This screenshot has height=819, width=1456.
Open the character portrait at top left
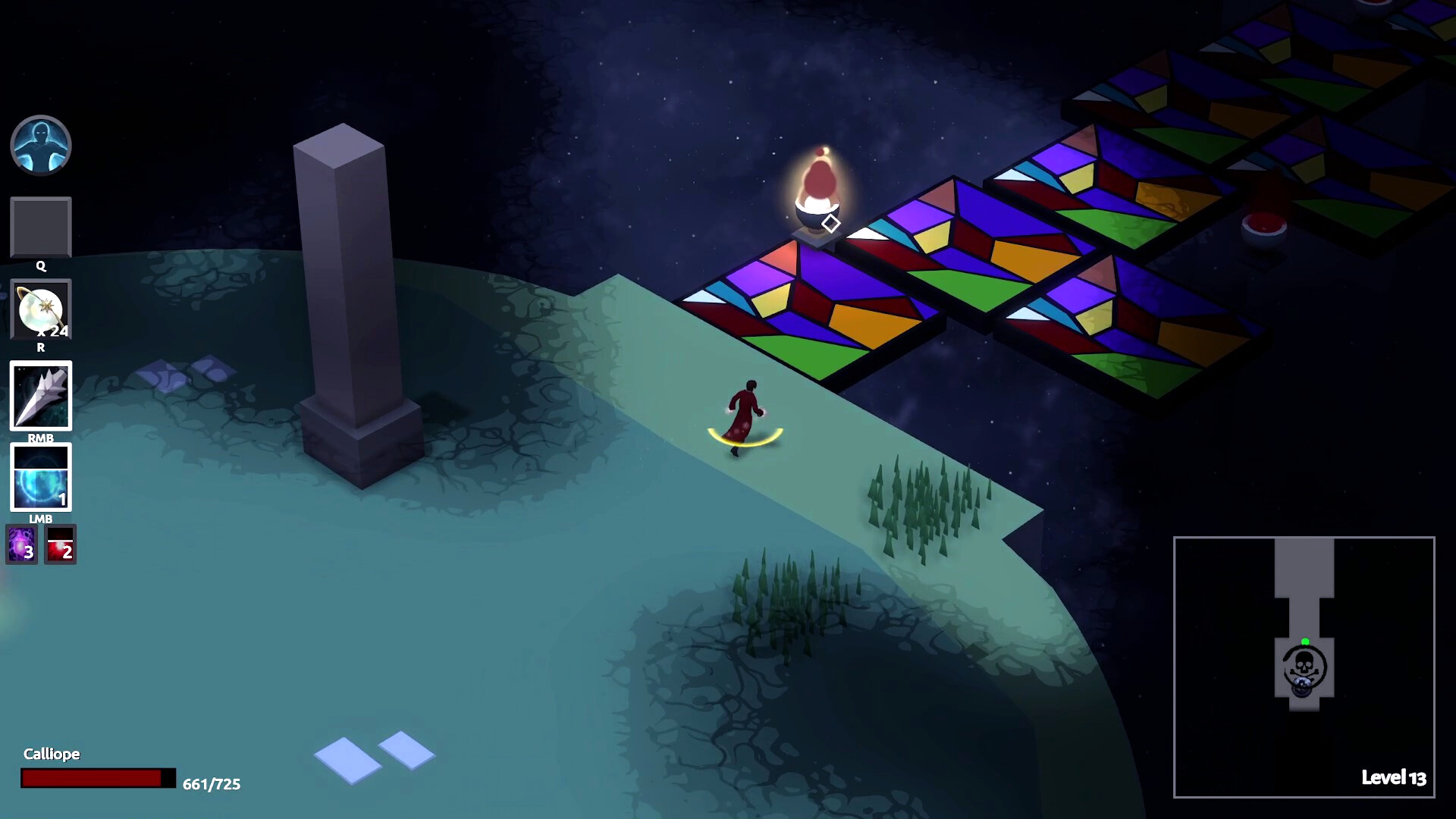[x=41, y=146]
